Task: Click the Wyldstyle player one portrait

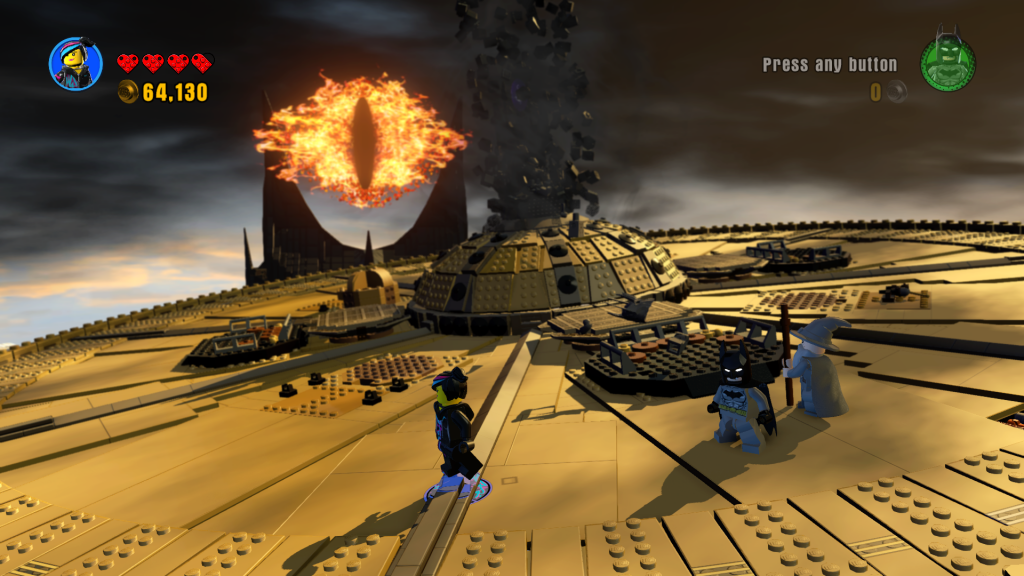Action: point(76,63)
